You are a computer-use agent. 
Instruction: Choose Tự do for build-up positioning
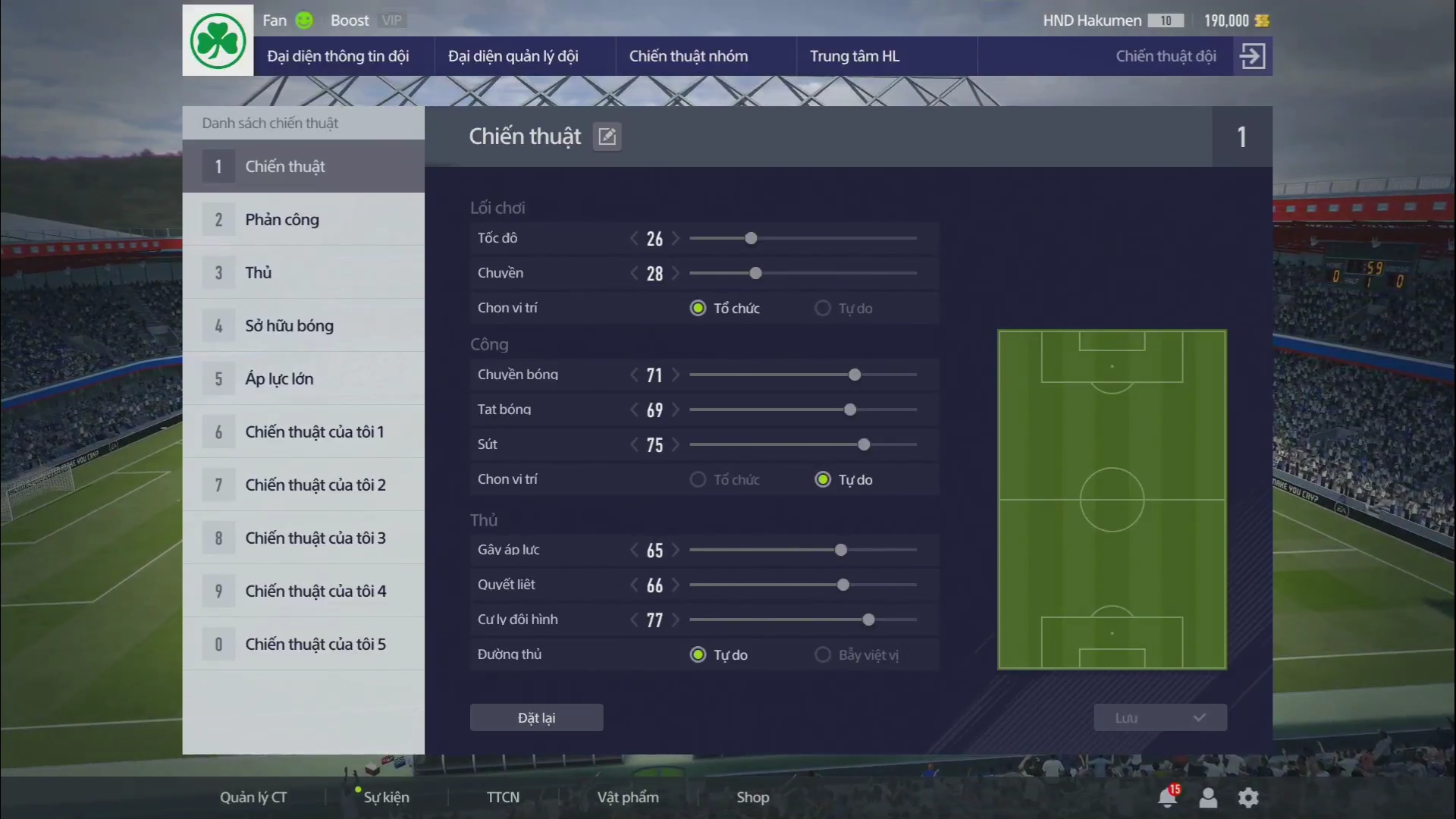coord(823,309)
